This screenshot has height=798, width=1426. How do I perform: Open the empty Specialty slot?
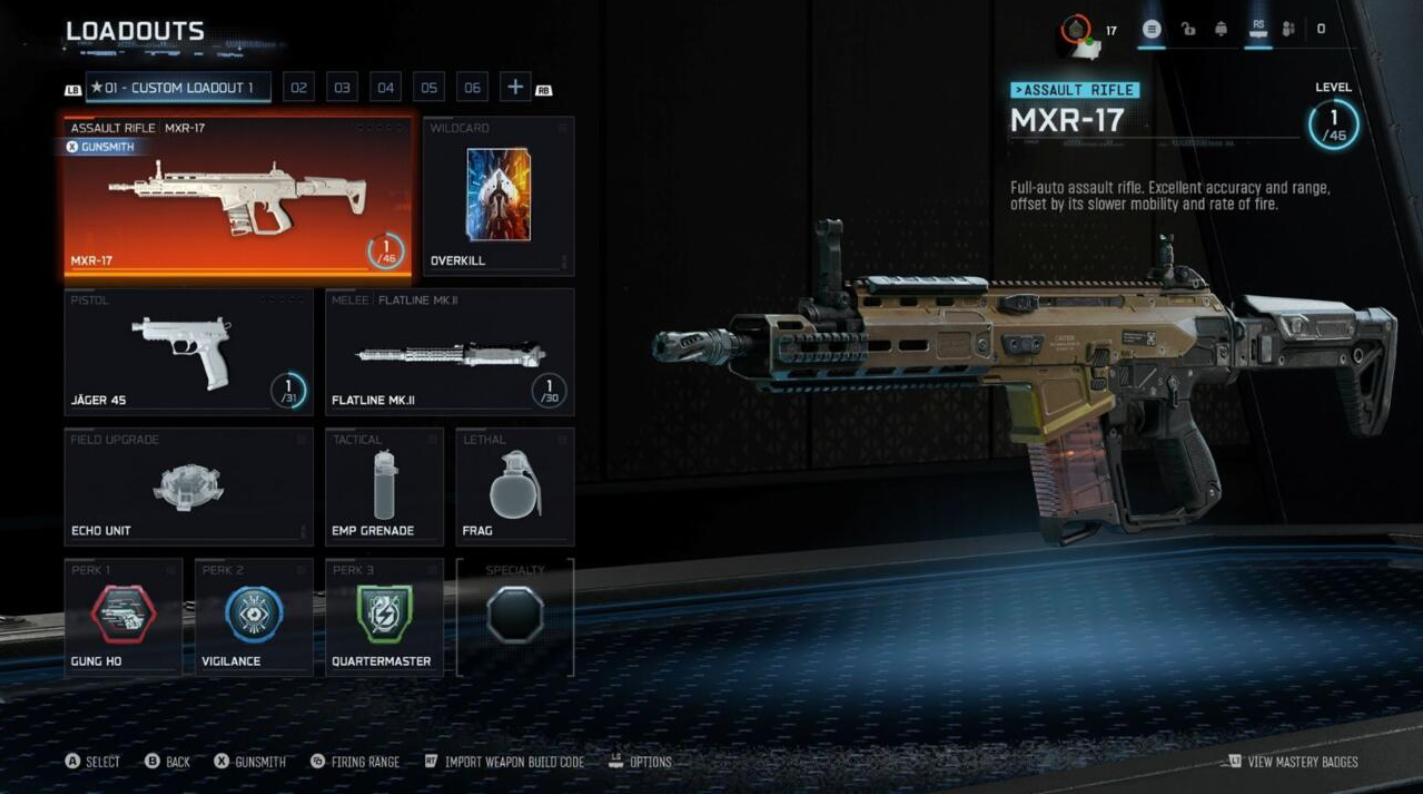pos(515,616)
